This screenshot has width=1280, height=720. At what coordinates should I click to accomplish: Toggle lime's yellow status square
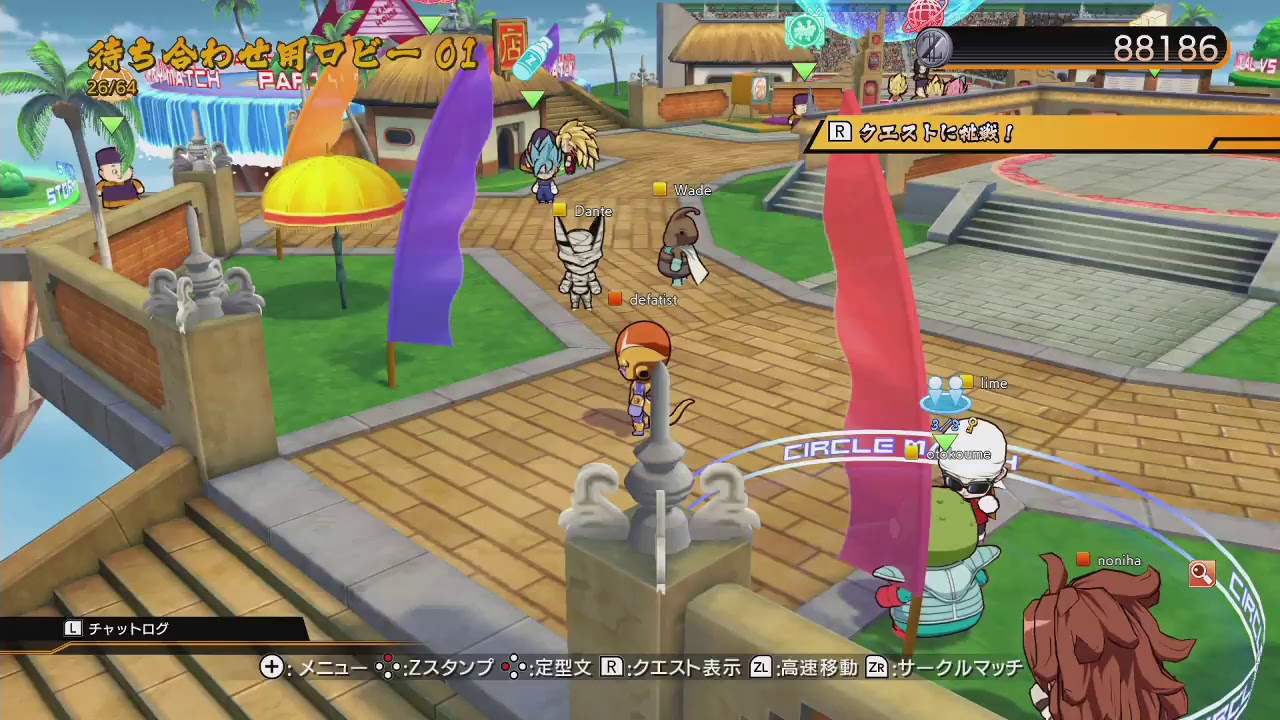point(967,383)
